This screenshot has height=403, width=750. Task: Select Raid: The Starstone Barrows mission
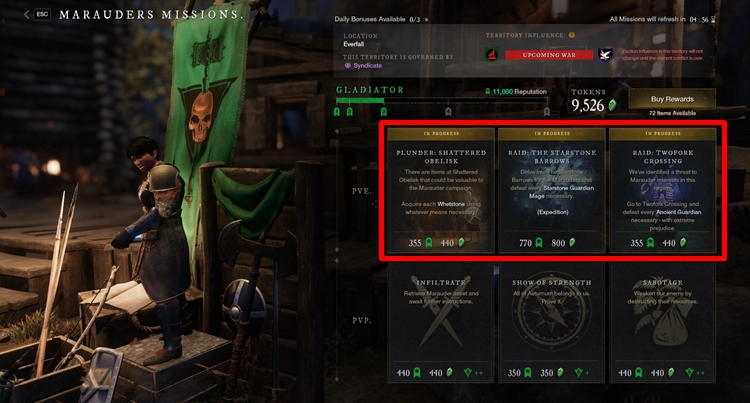tap(551, 189)
